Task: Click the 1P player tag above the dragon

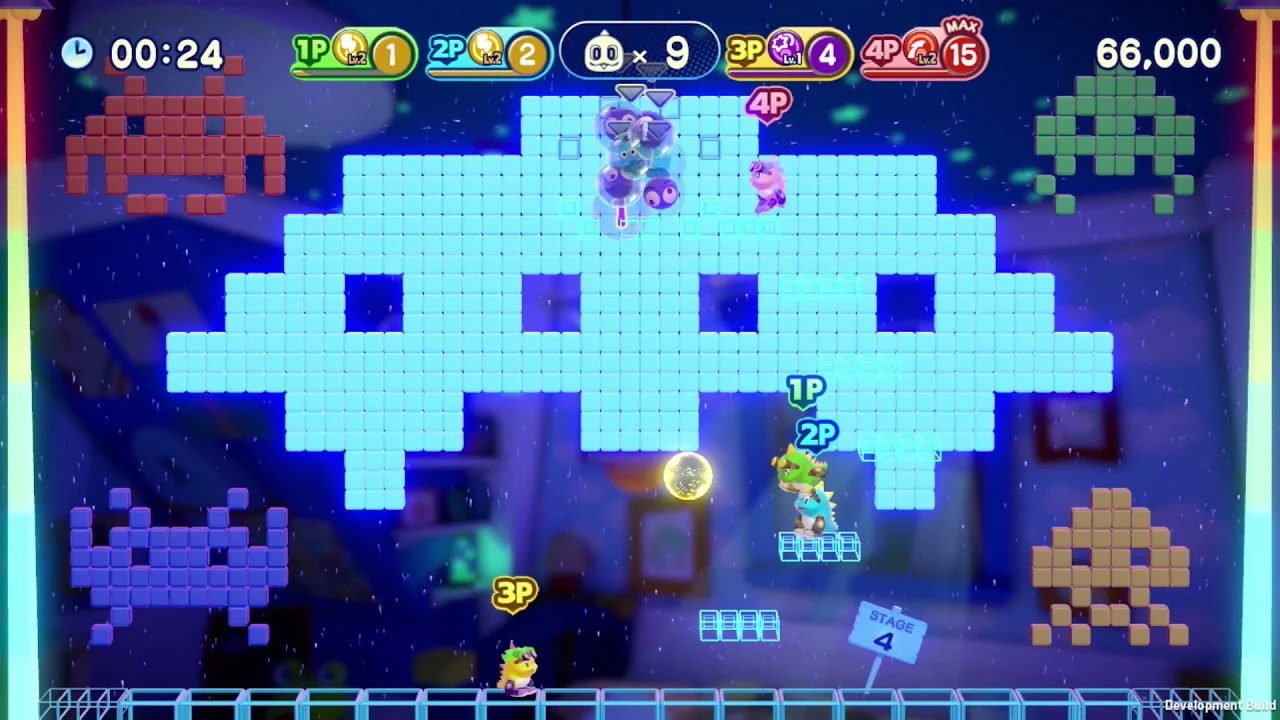Action: (806, 392)
